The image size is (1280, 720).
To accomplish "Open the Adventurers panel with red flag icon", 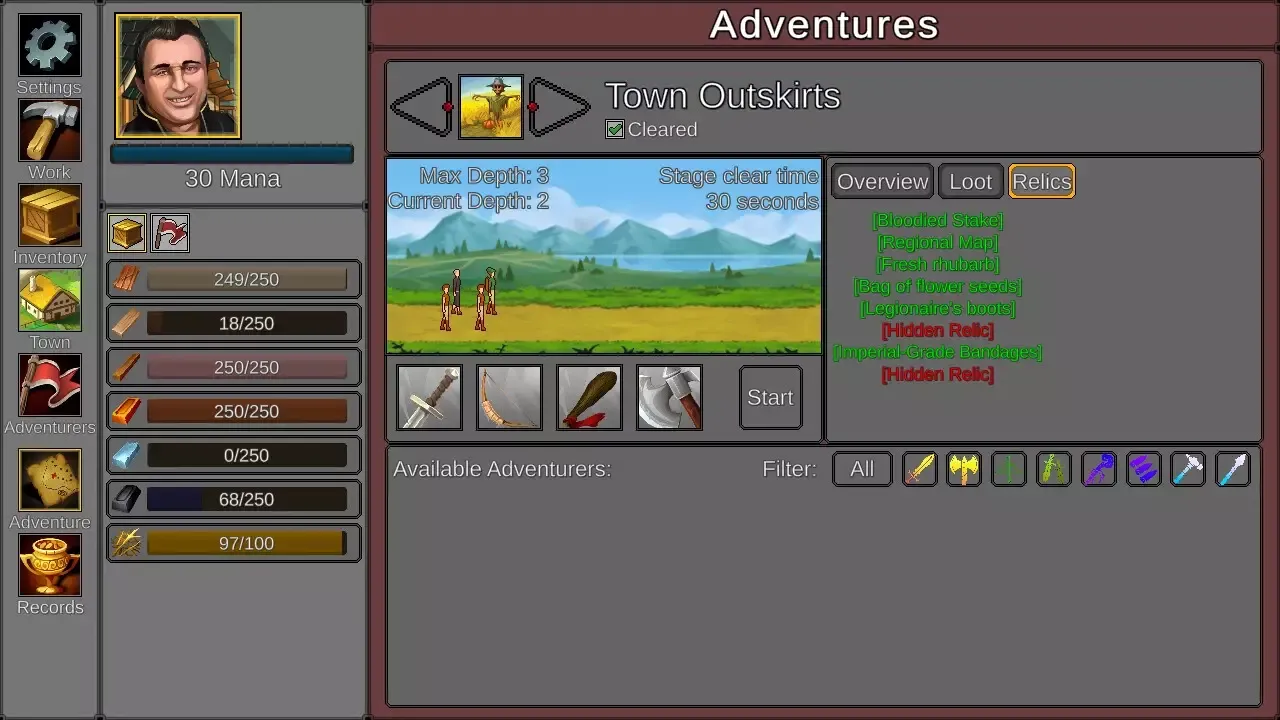I will pos(49,387).
